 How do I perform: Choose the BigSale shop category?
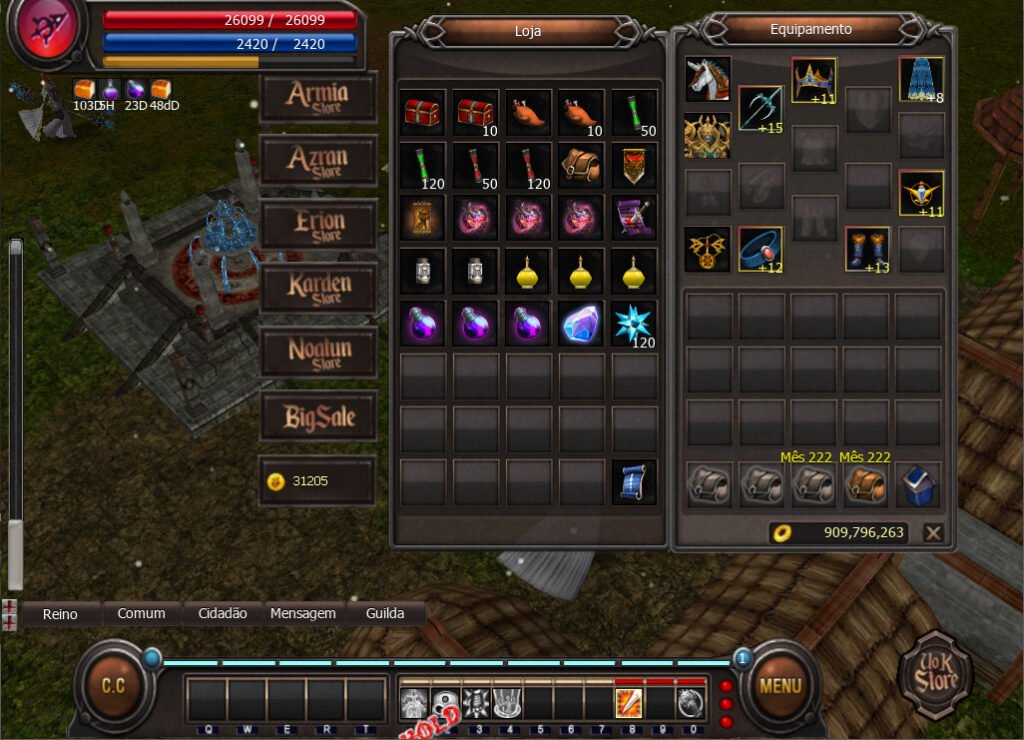[318, 417]
